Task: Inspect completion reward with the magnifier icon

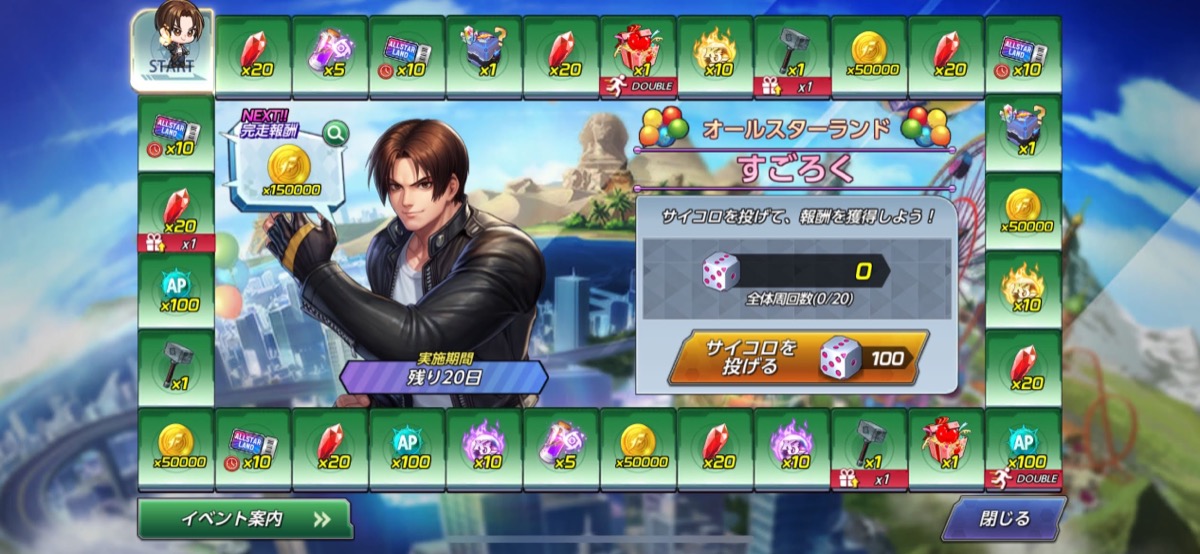Action: [x=335, y=131]
